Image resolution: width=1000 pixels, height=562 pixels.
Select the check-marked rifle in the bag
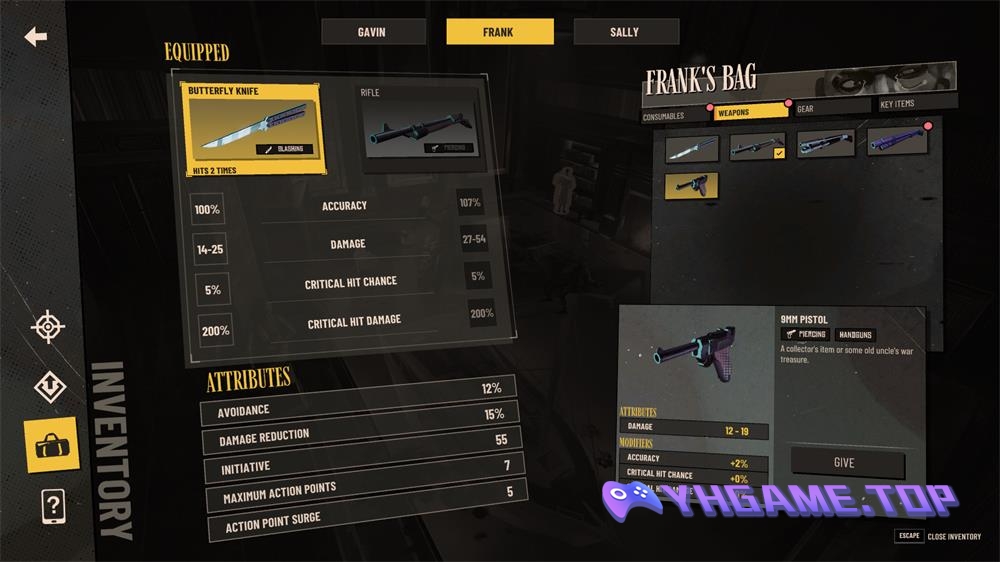coord(756,147)
